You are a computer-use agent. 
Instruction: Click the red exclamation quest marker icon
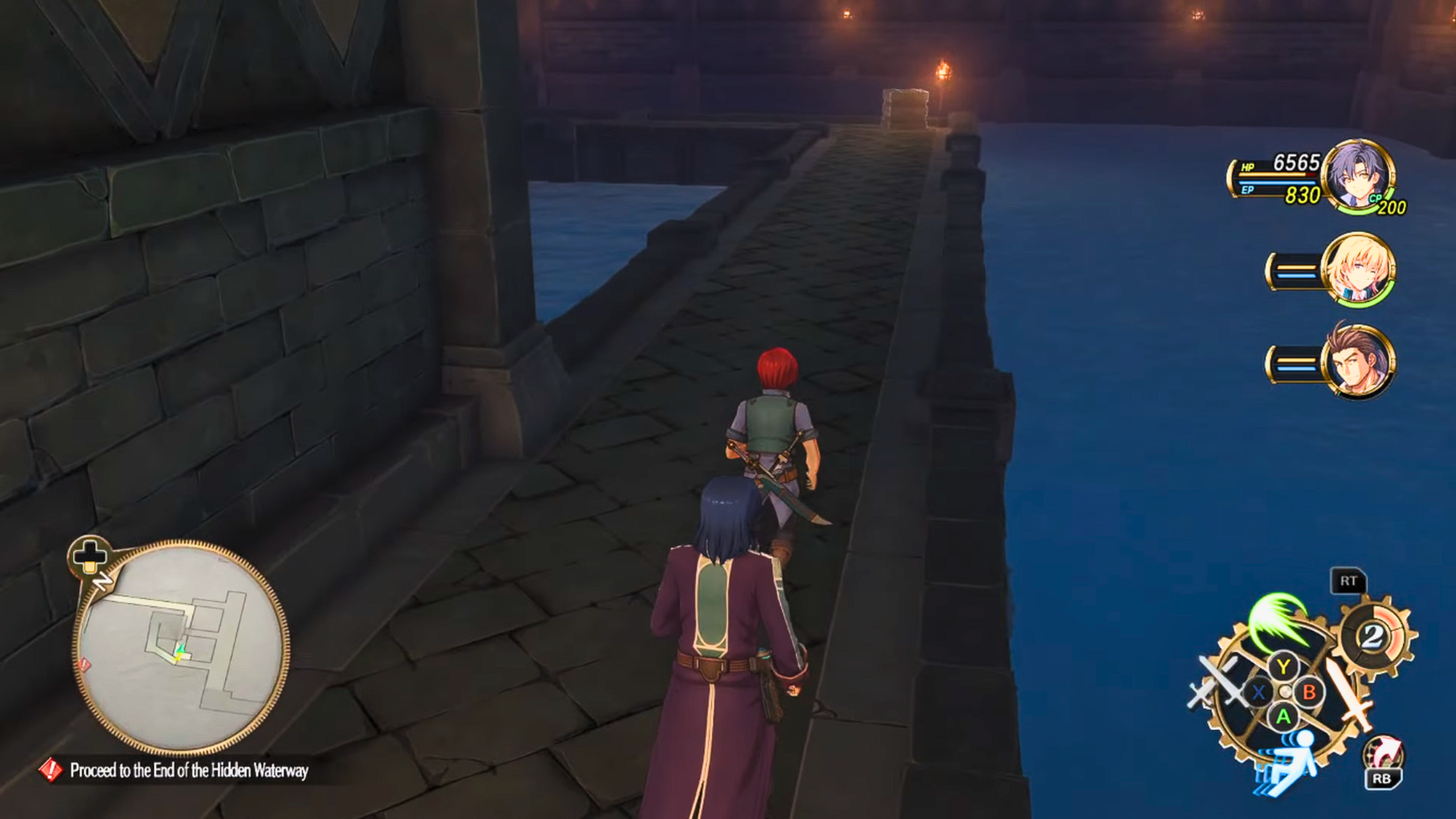52,770
